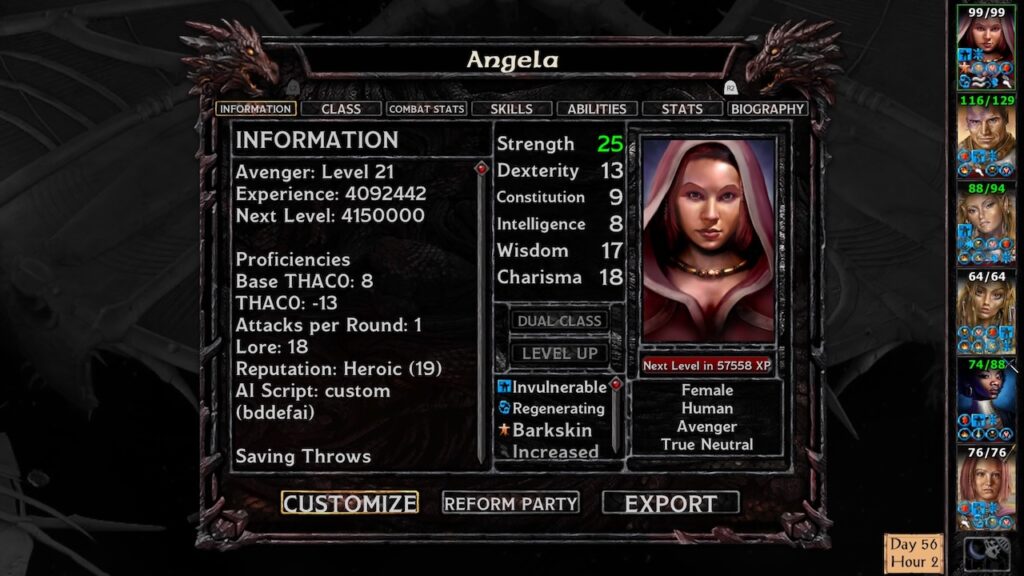
Task: Click the Day 56 Hour 2 clock
Action: (914, 554)
